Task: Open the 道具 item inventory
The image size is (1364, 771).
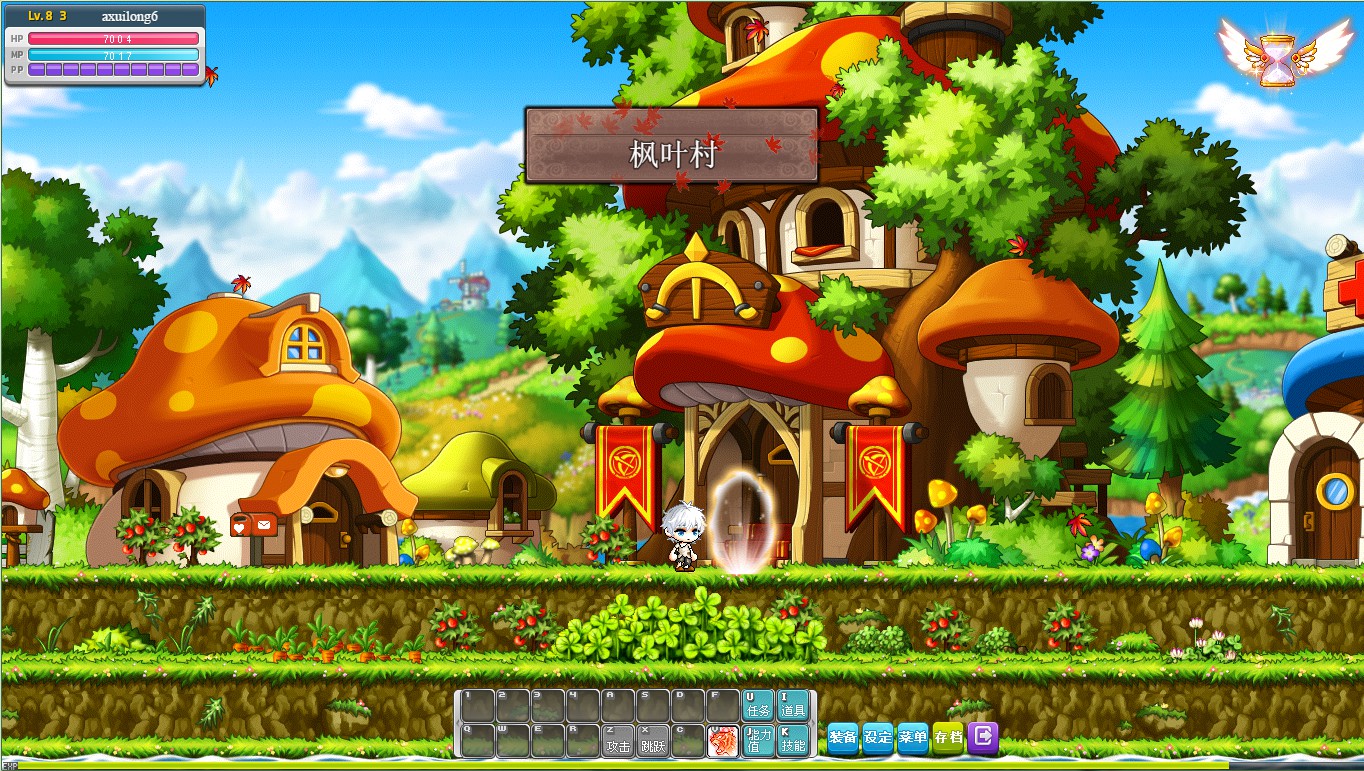Action: pyautogui.click(x=792, y=705)
